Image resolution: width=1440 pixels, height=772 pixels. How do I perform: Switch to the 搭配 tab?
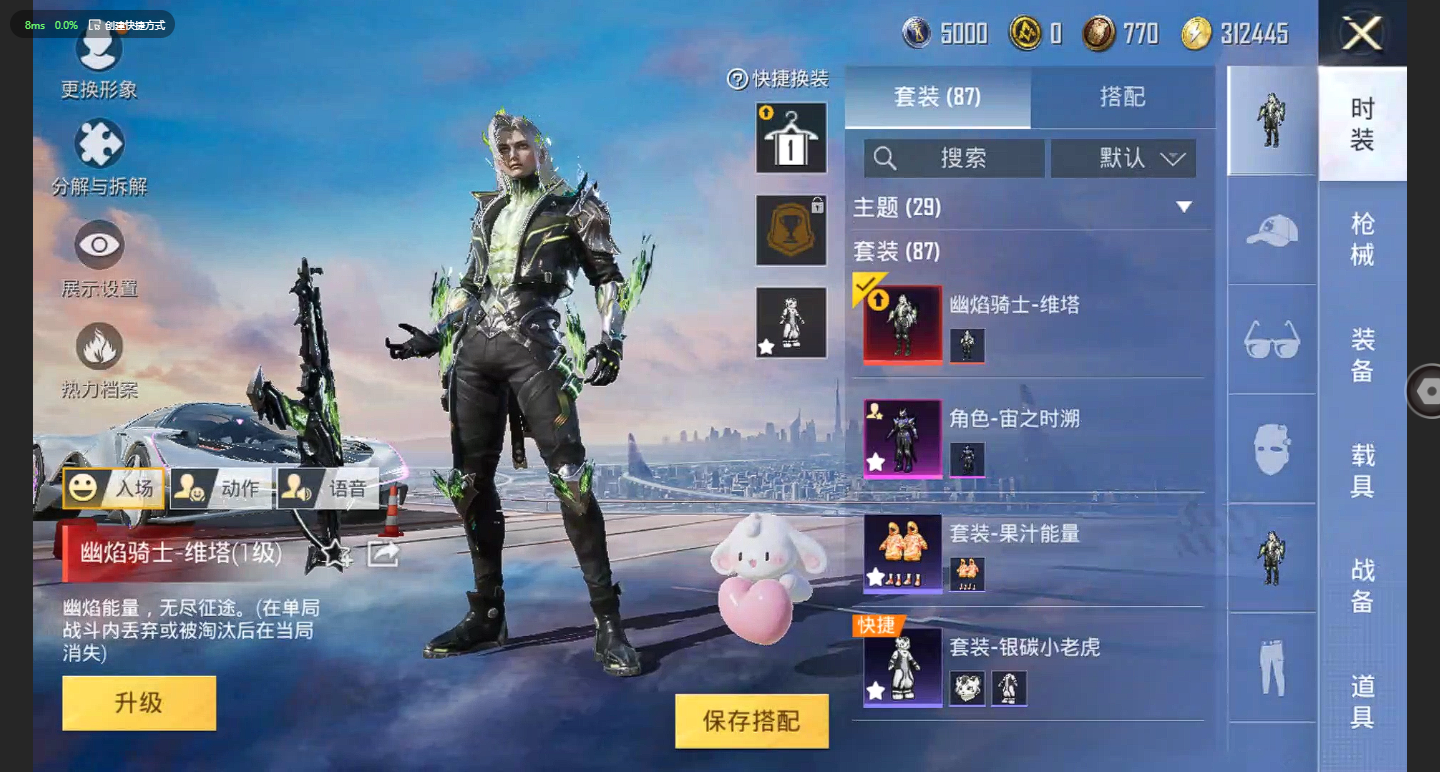coord(1122,97)
